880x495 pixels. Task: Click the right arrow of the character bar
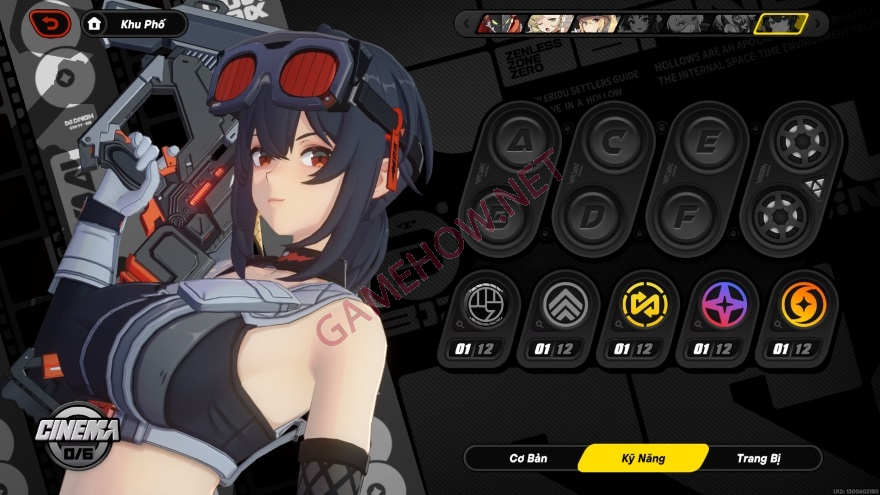(817, 22)
